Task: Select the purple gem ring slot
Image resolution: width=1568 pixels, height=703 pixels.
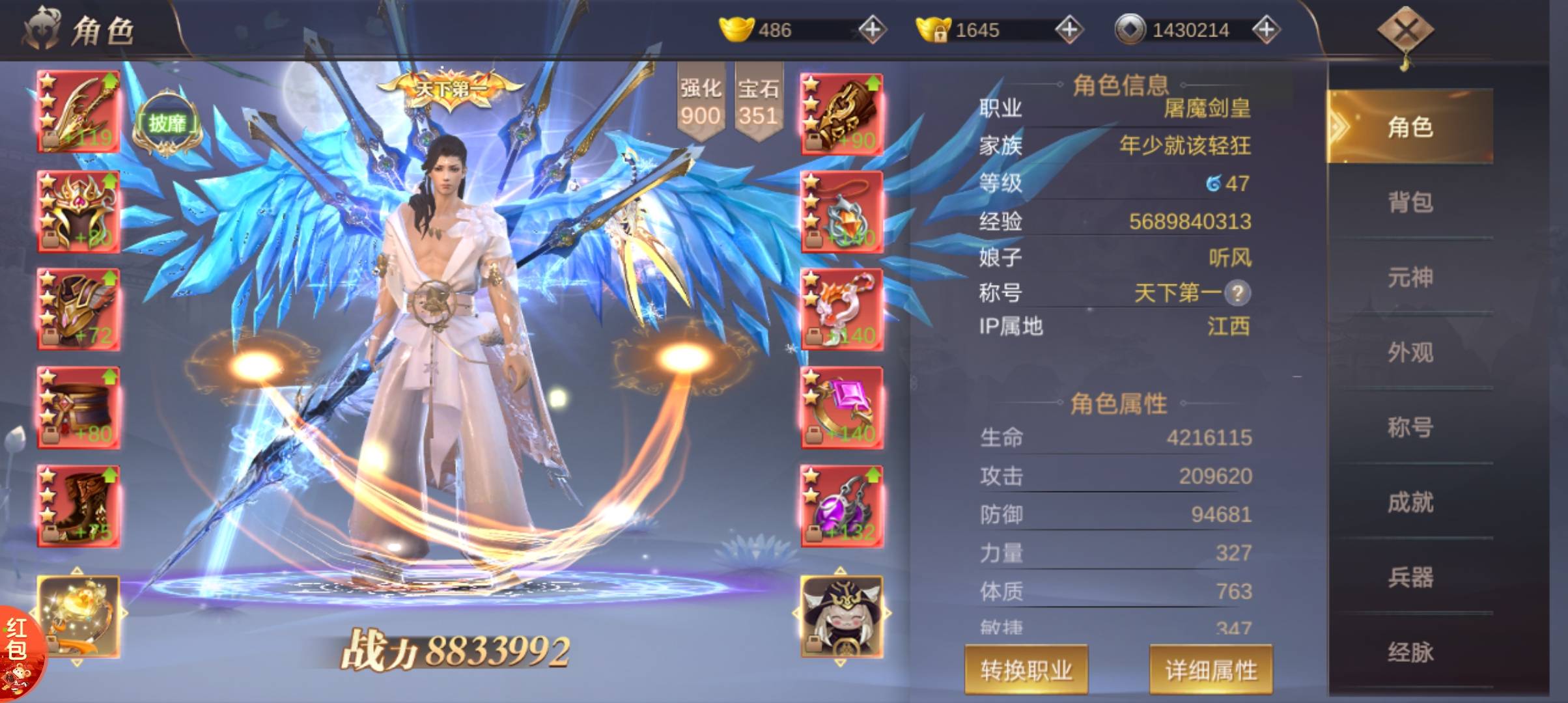Action: pos(841,407)
